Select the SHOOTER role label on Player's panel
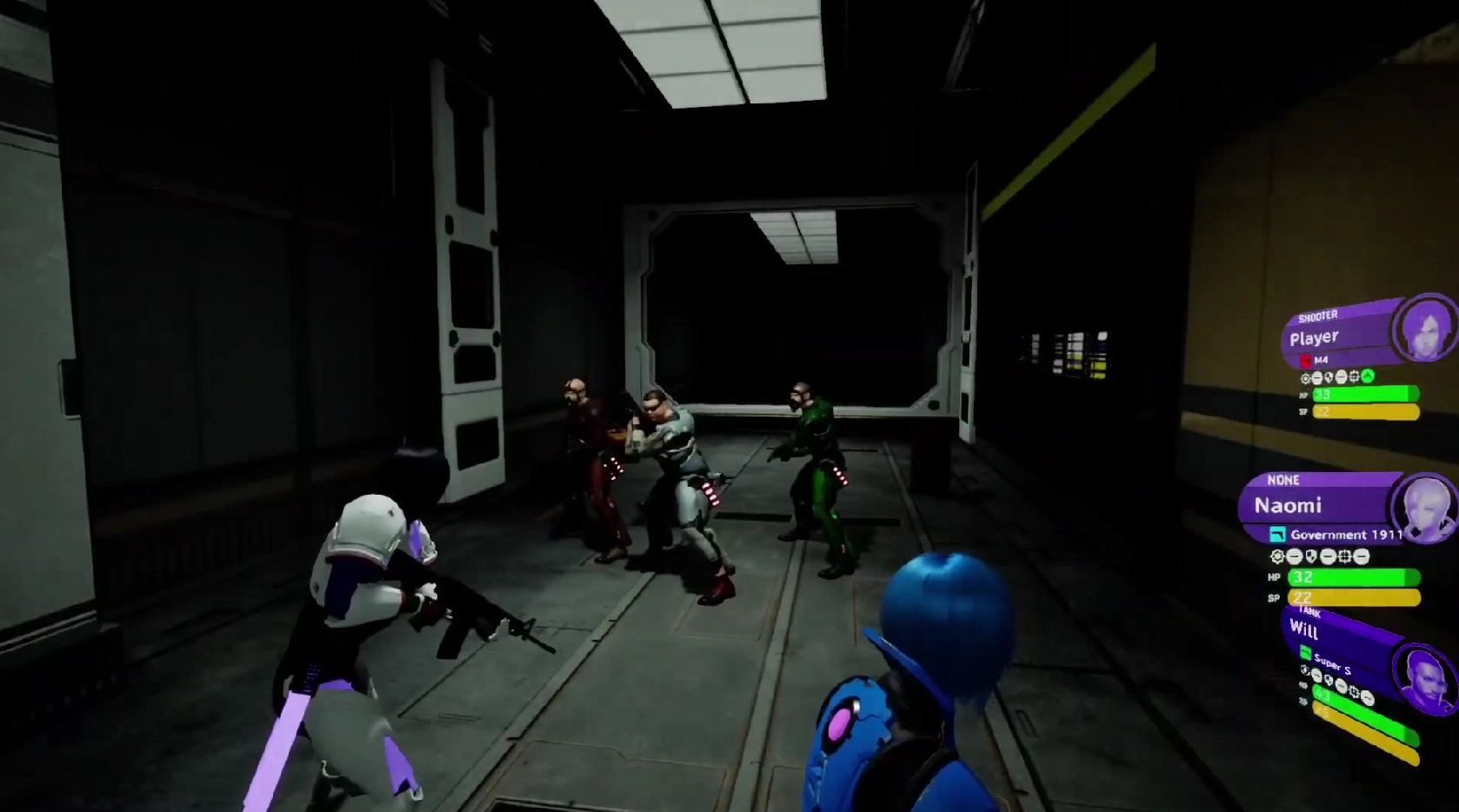Viewport: 1459px width, 812px height. (1318, 316)
